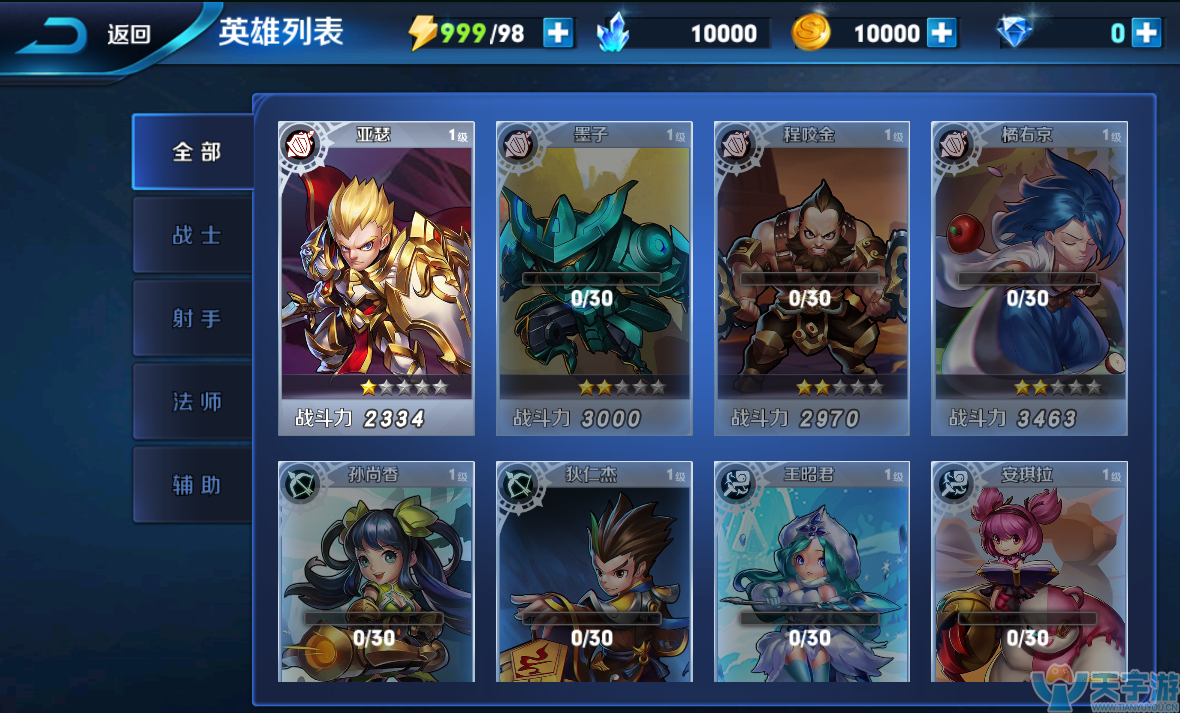Screen dimensions: 1180x713
Task: View the 橘右京 hero card
Action: pyautogui.click(x=1029, y=279)
